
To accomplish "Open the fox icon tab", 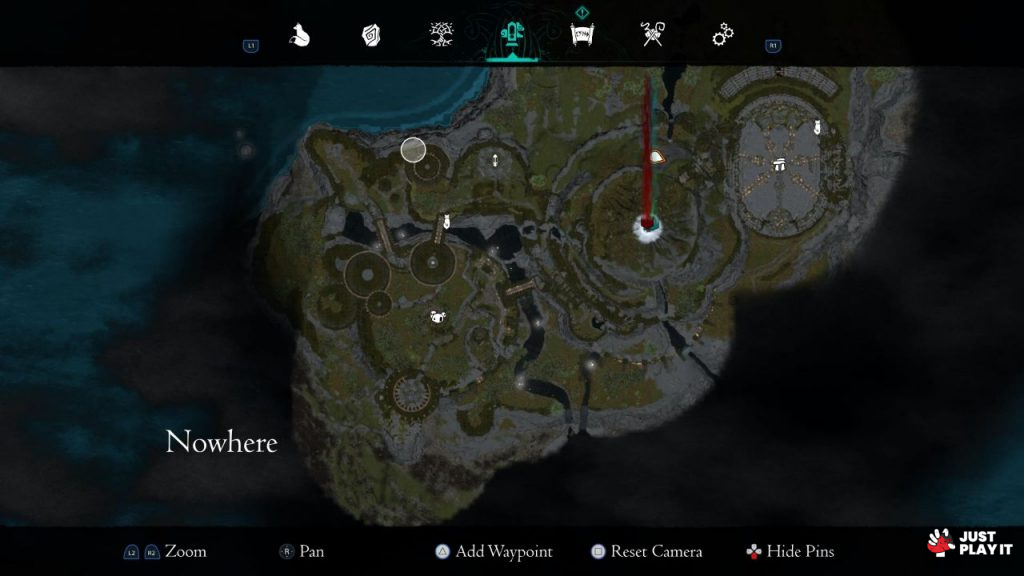I will click(x=300, y=35).
